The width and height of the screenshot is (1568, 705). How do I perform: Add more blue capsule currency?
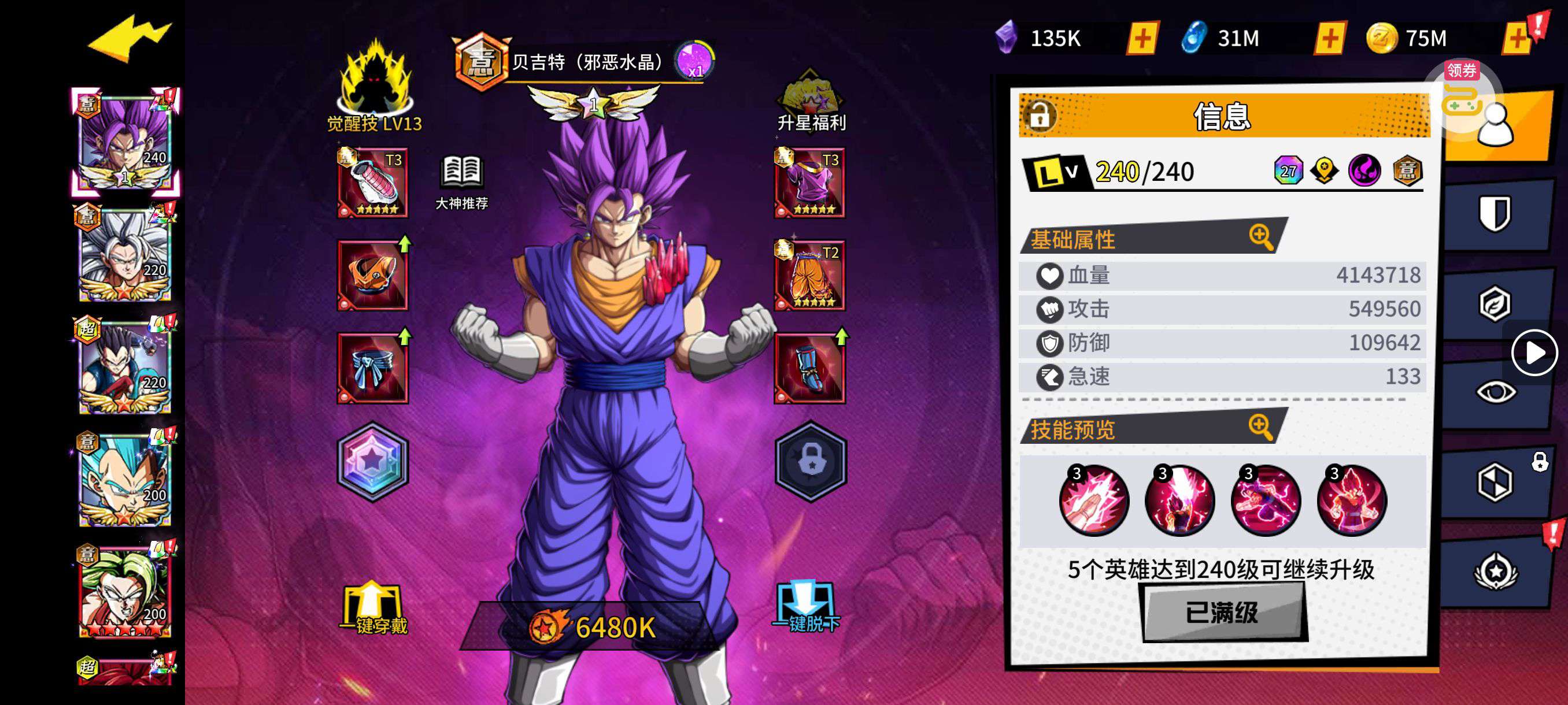1330,39
